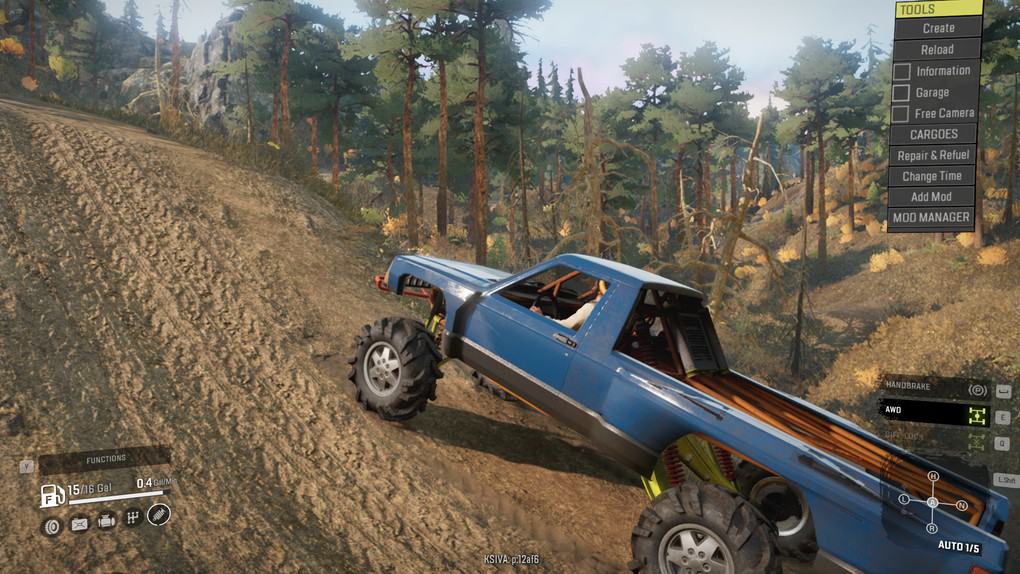The image size is (1020, 574).
Task: Toggle the Free Camera checkbox
Action: [902, 113]
